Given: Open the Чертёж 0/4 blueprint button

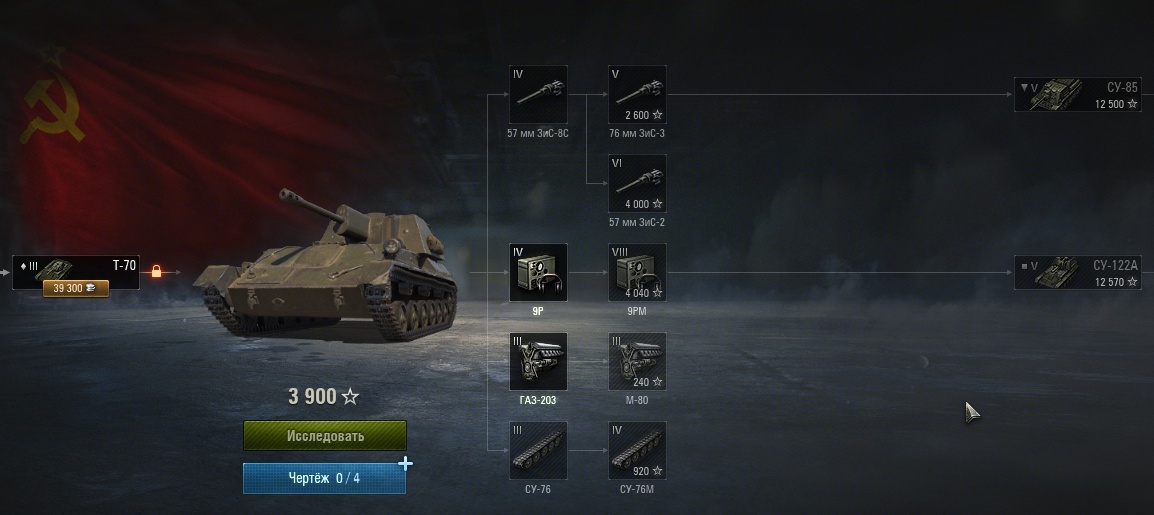Looking at the screenshot, I should pyautogui.click(x=324, y=478).
